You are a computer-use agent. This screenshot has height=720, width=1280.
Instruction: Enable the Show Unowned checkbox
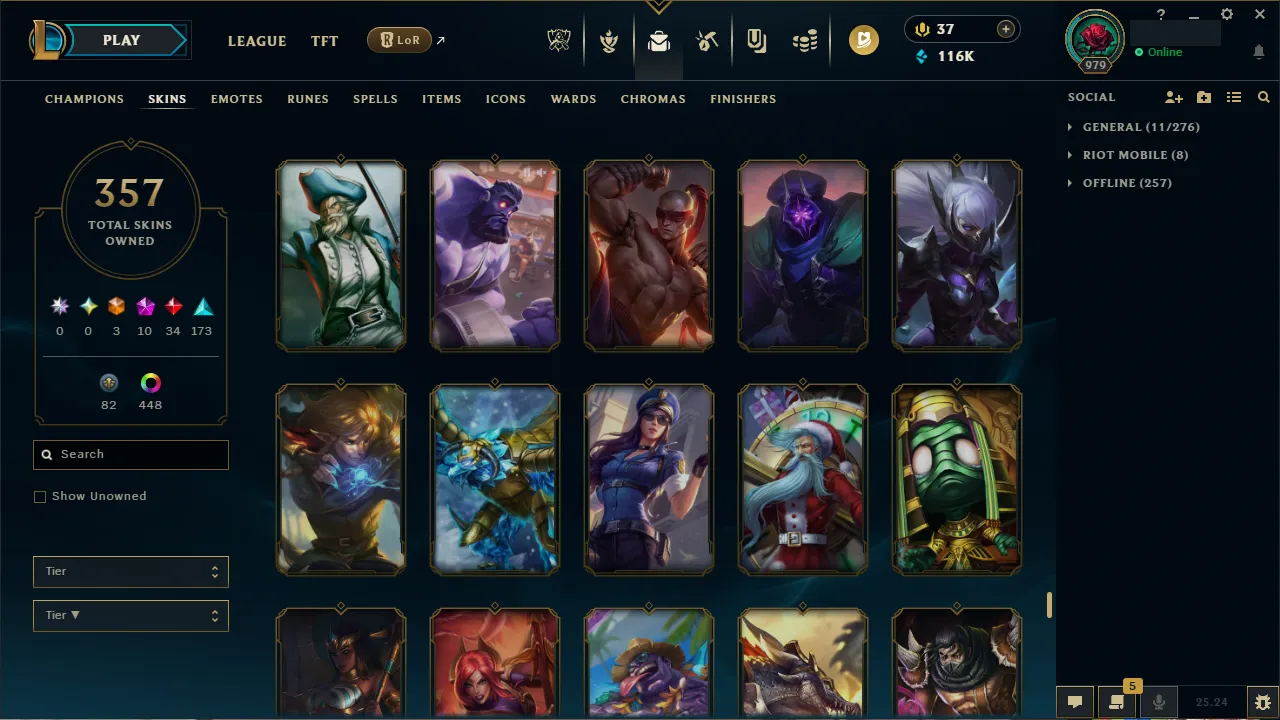(40, 496)
